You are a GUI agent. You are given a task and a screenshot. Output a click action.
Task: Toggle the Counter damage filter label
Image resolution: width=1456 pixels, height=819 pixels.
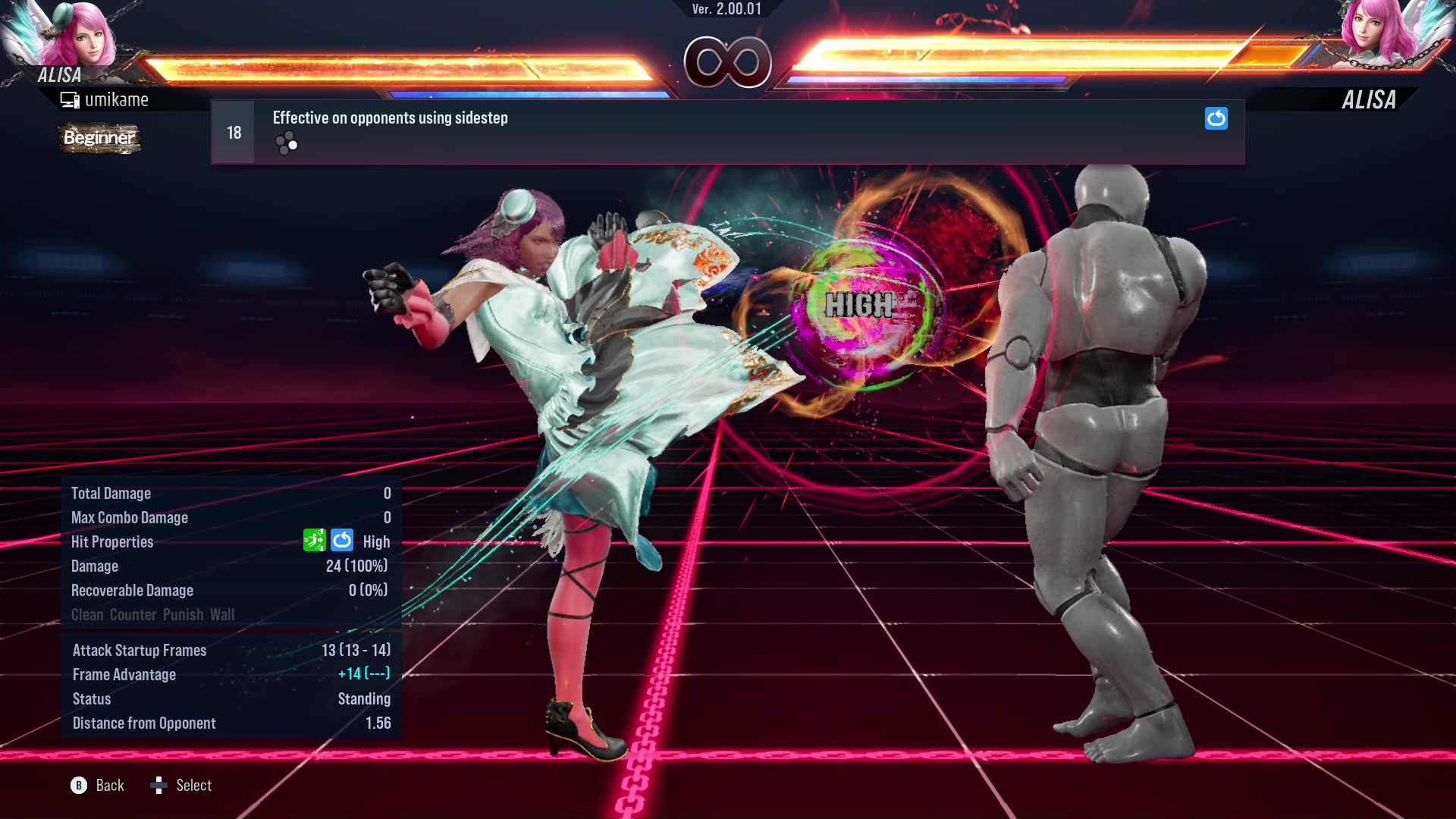[133, 615]
